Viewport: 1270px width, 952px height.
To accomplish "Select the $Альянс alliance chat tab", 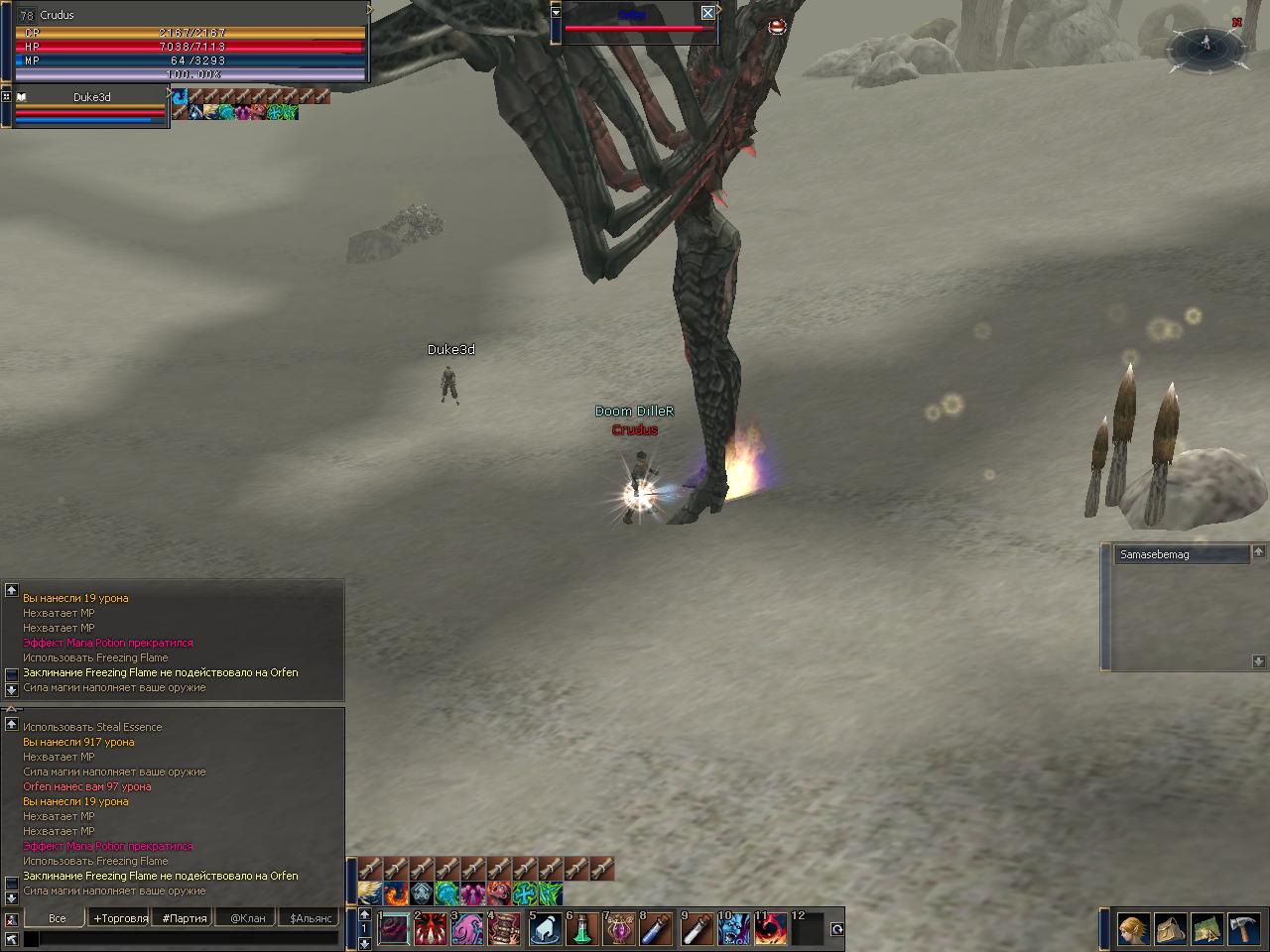I will pos(311,918).
